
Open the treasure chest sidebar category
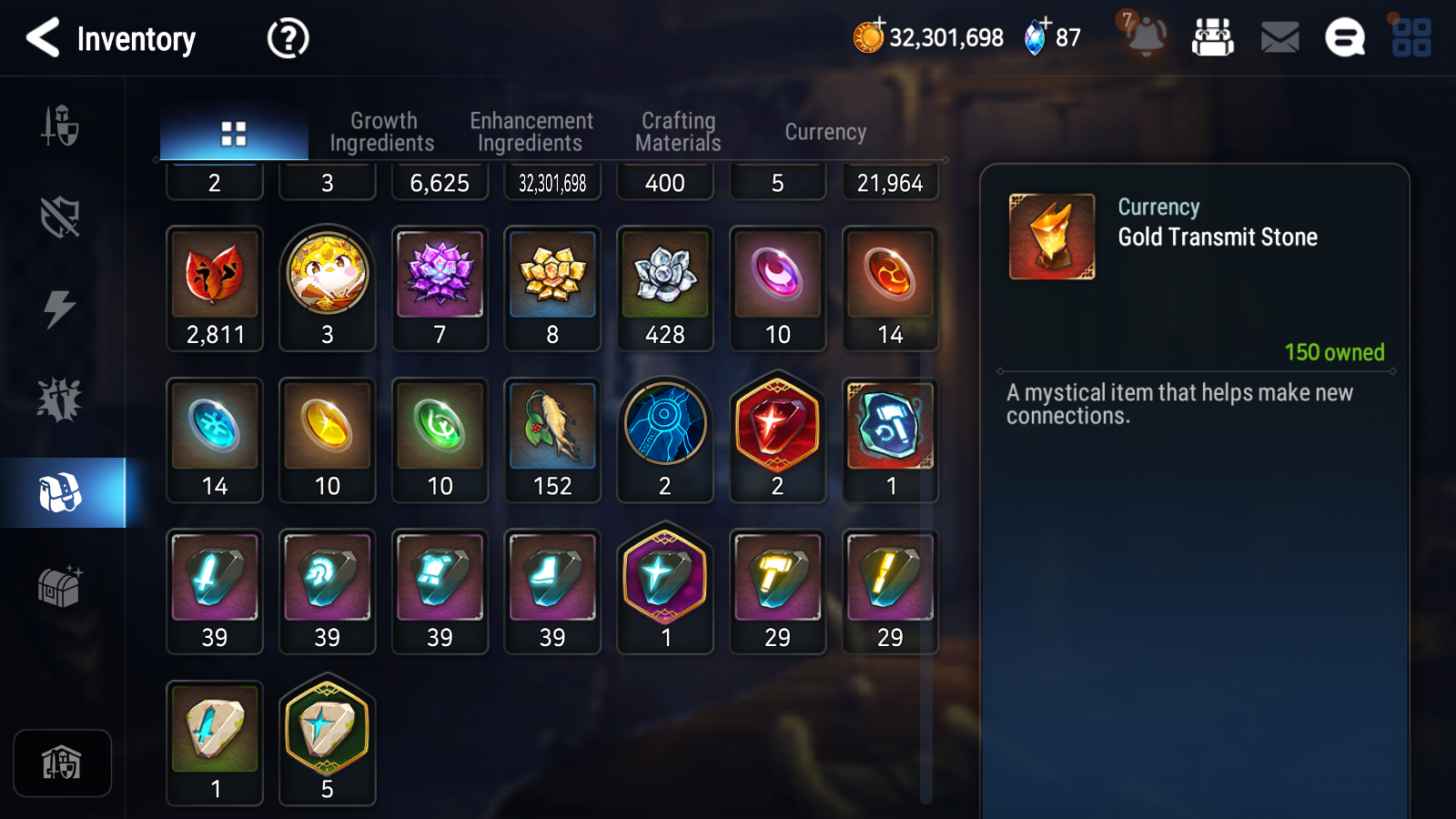click(x=60, y=586)
